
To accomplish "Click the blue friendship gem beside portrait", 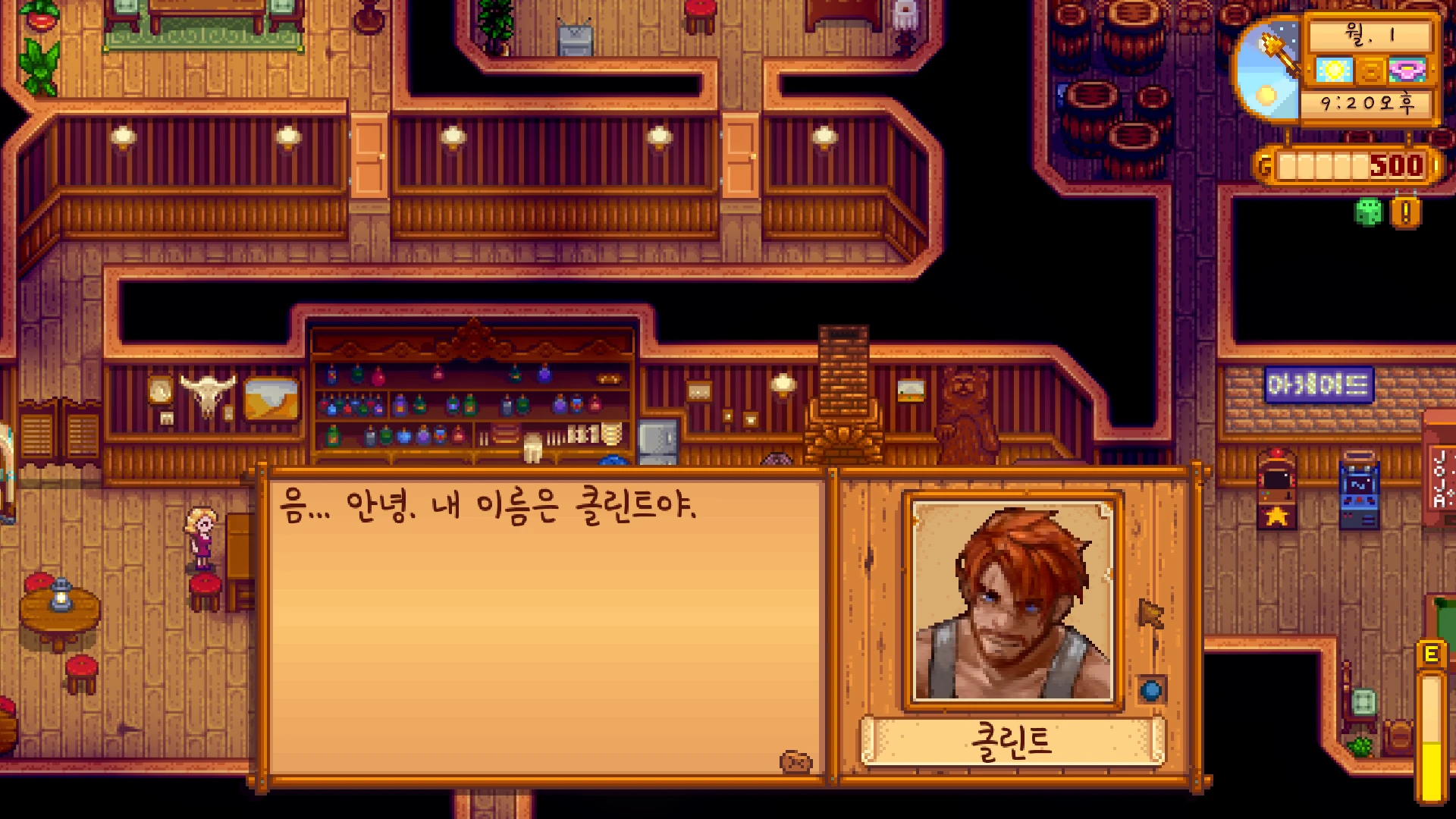I will pos(1151,690).
